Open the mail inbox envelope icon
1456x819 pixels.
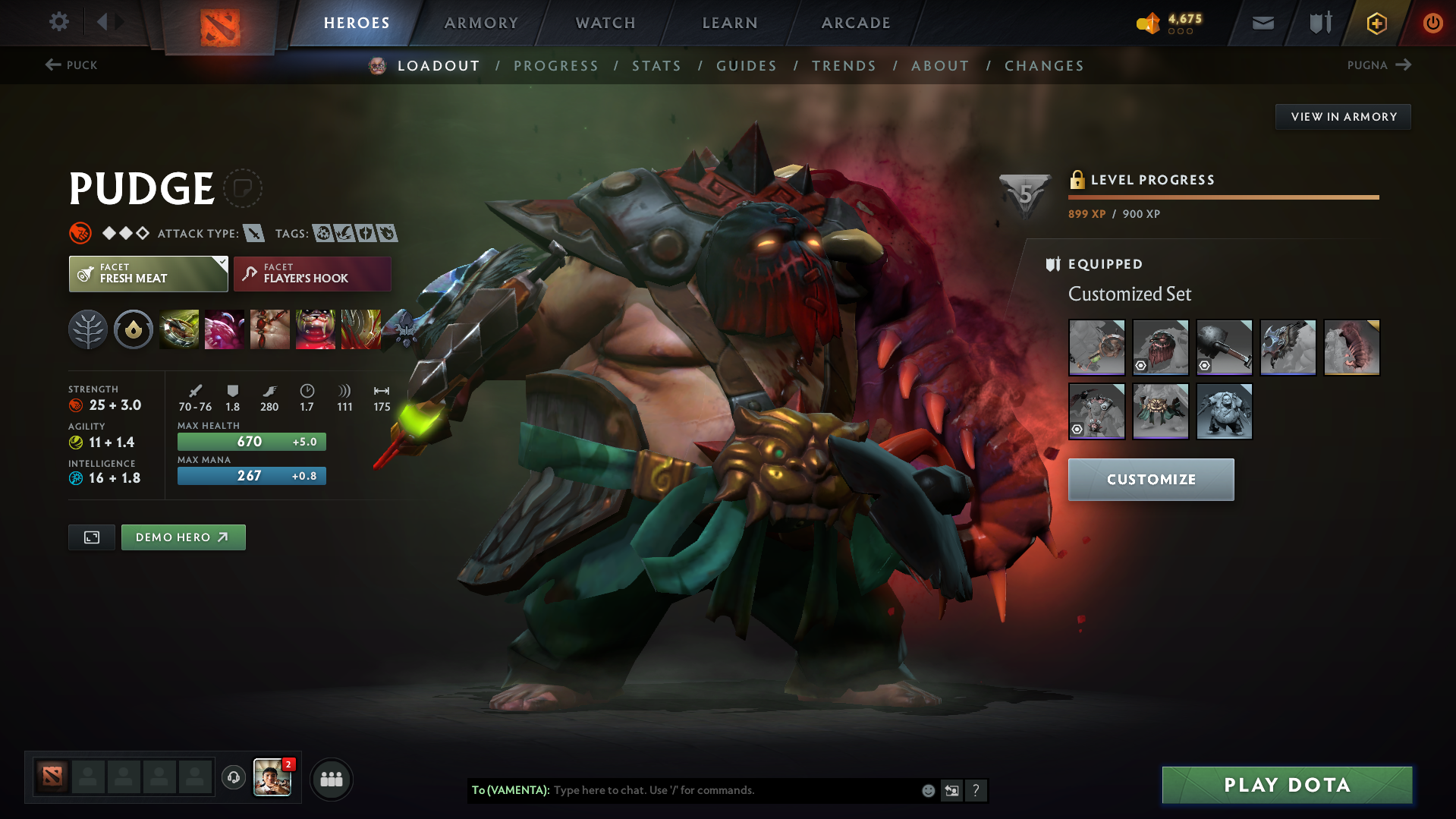1262,23
